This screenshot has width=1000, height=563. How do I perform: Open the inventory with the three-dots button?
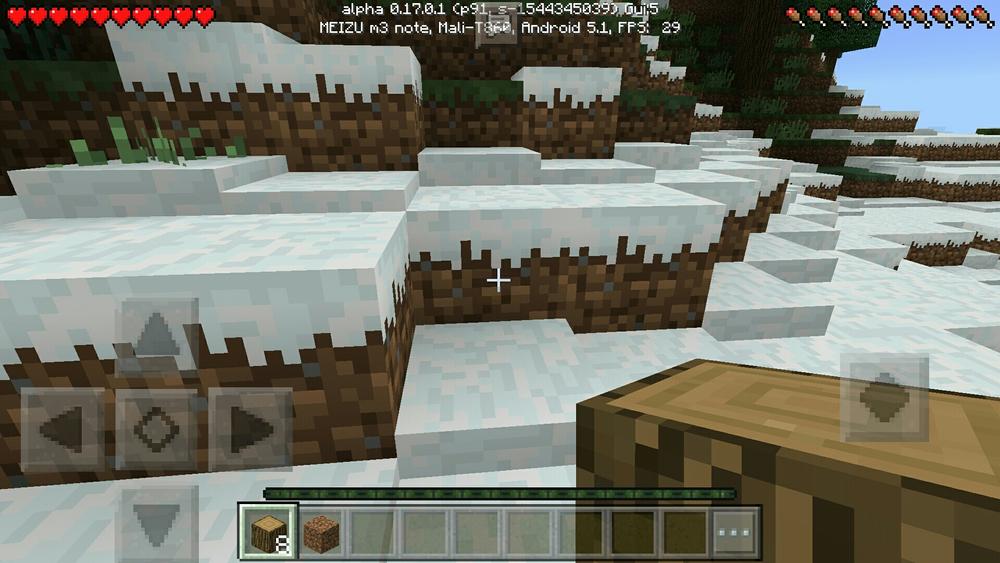coord(736,530)
